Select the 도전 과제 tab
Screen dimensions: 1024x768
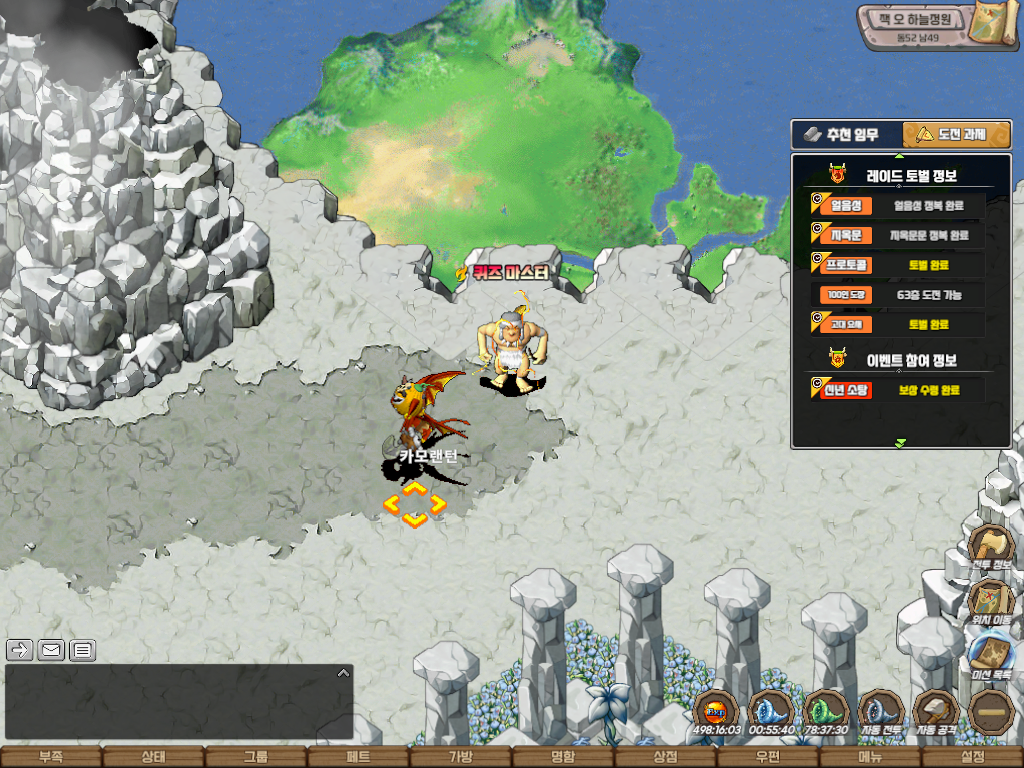pos(956,134)
